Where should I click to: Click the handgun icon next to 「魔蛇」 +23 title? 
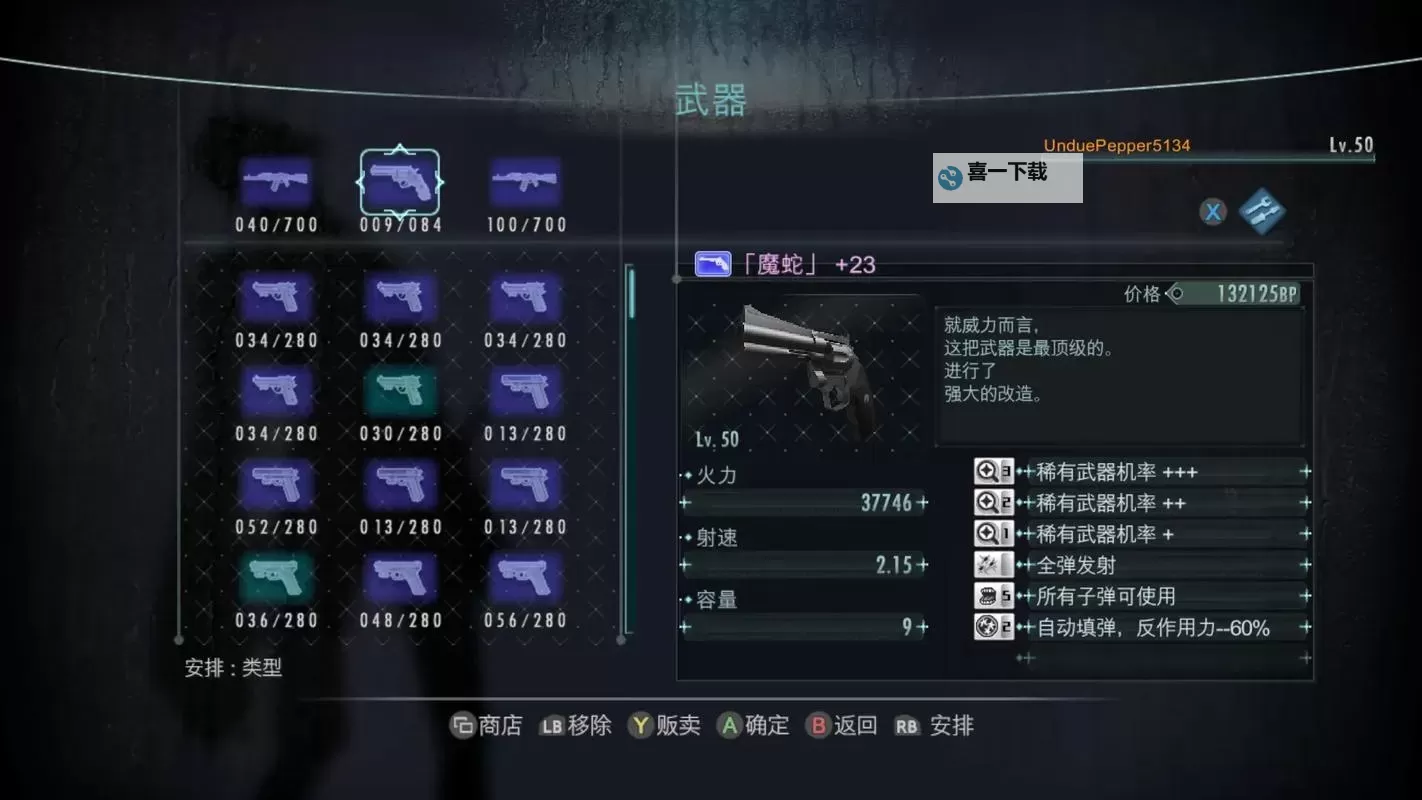pyautogui.click(x=713, y=263)
